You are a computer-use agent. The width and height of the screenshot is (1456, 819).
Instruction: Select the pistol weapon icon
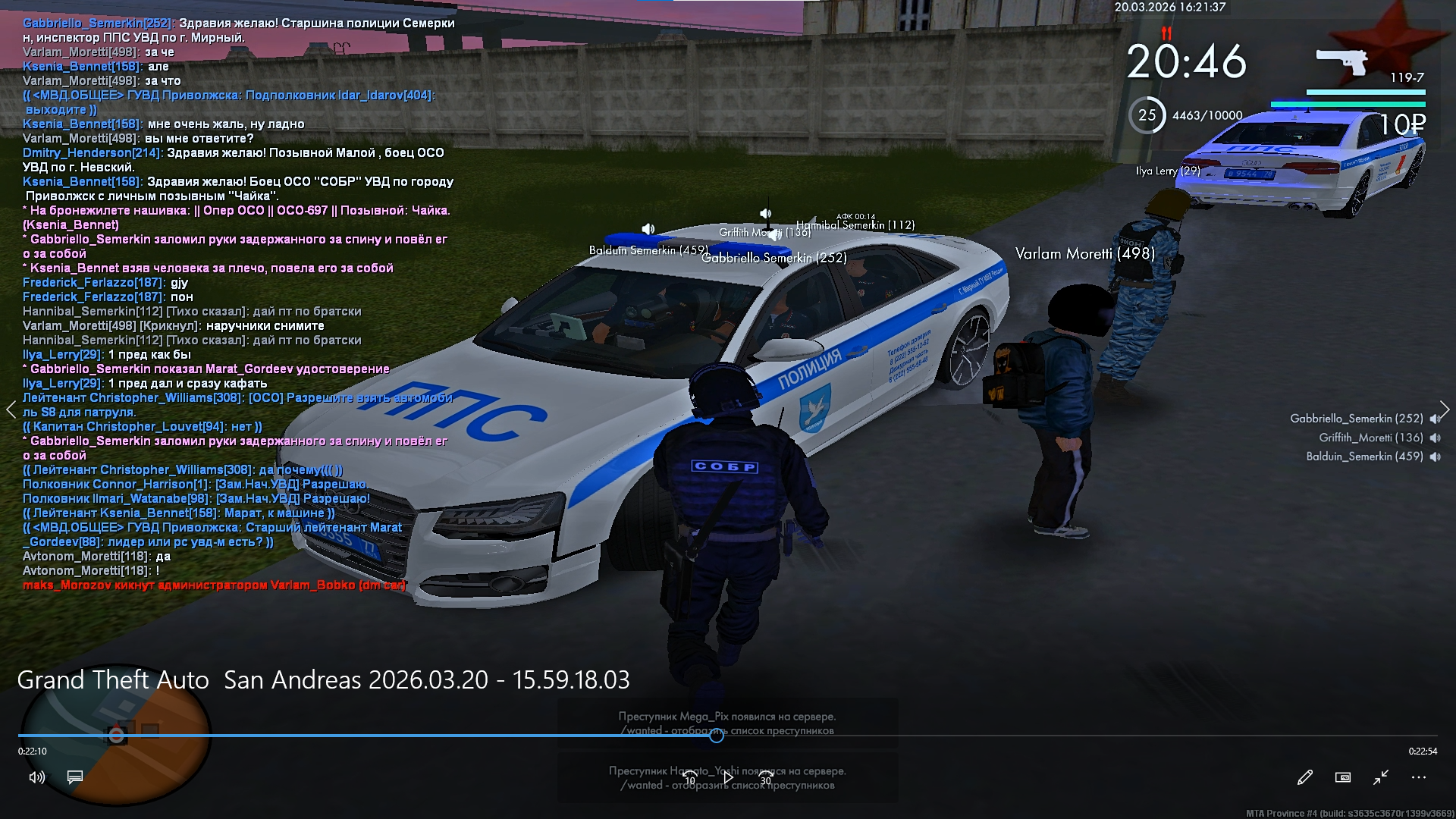pos(1341,62)
